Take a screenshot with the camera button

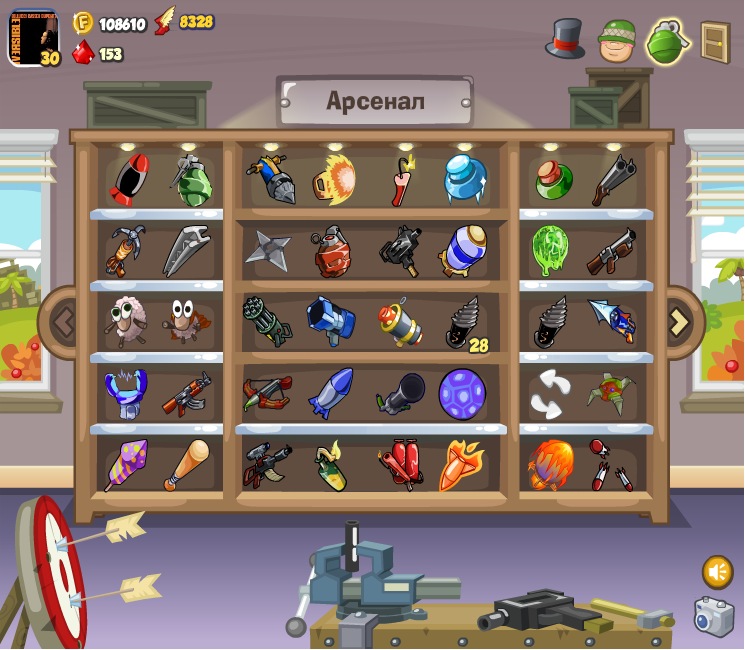(714, 617)
